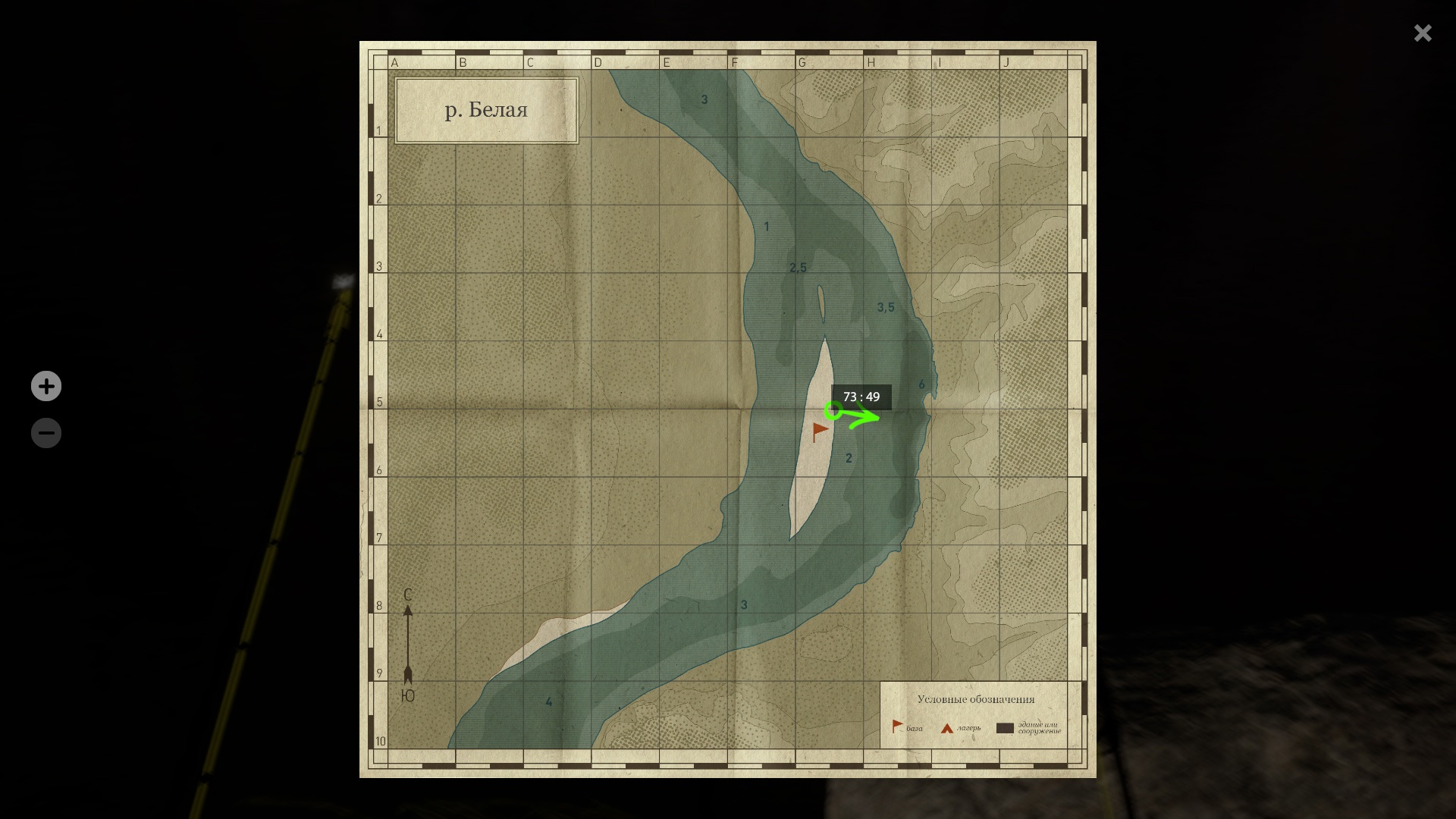Close the map with the X button
The height and width of the screenshot is (819, 1456).
(x=1422, y=33)
